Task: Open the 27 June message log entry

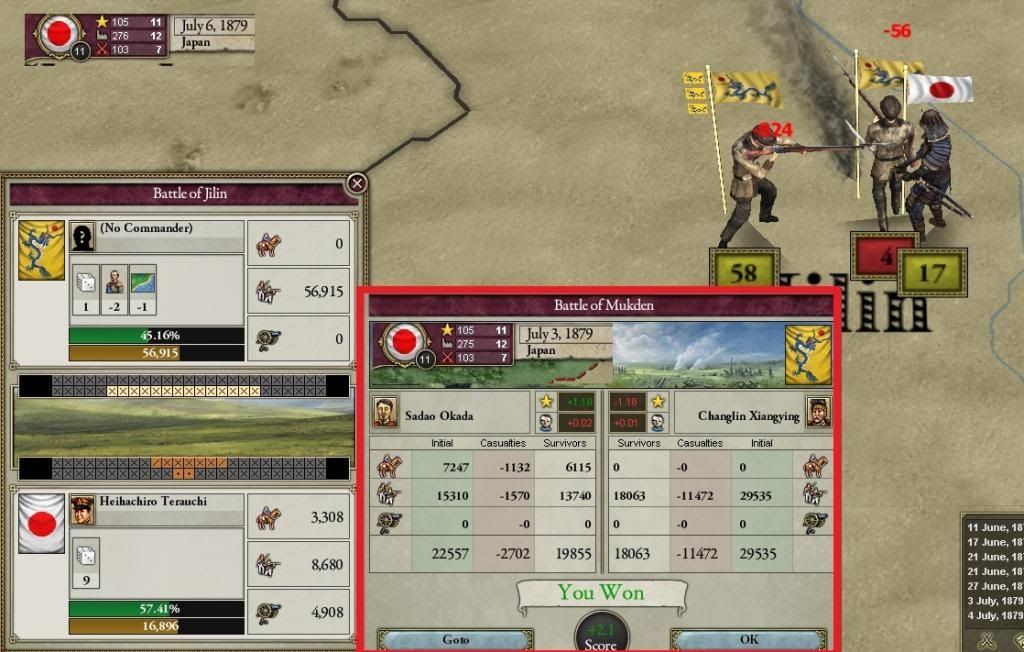Action: (x=993, y=586)
